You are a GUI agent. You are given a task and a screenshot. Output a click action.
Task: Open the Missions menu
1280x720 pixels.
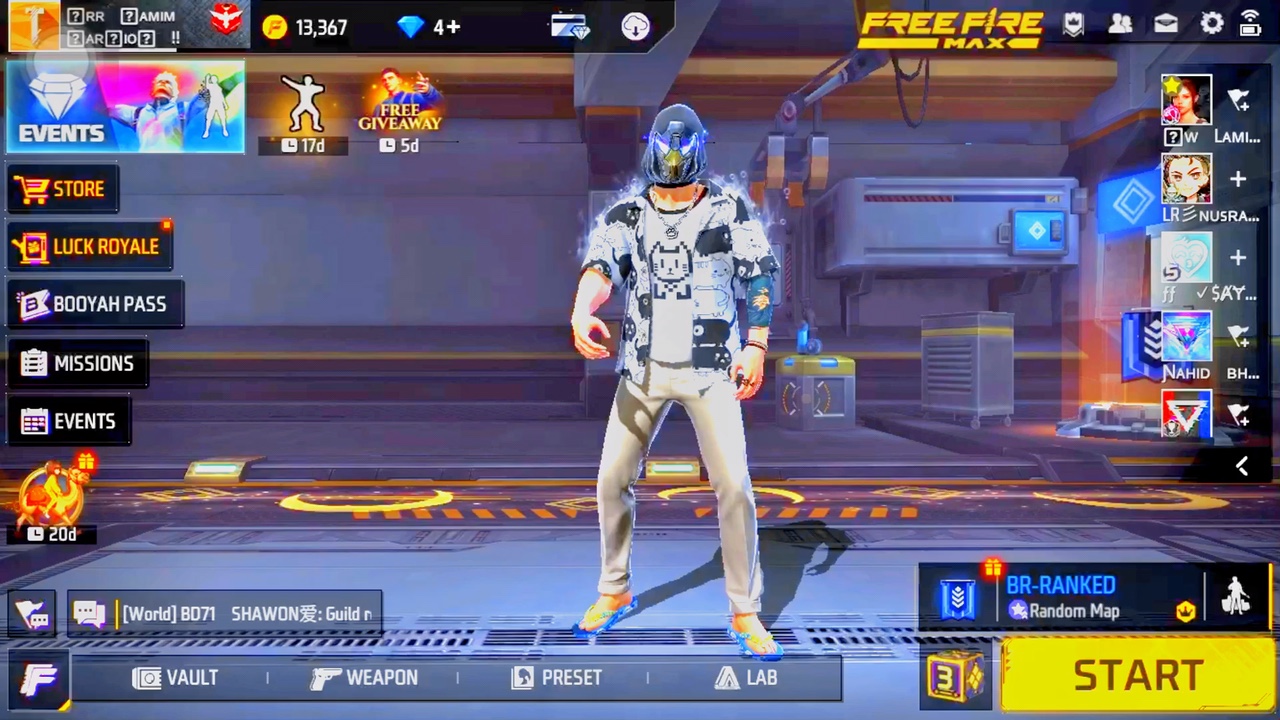click(78, 363)
